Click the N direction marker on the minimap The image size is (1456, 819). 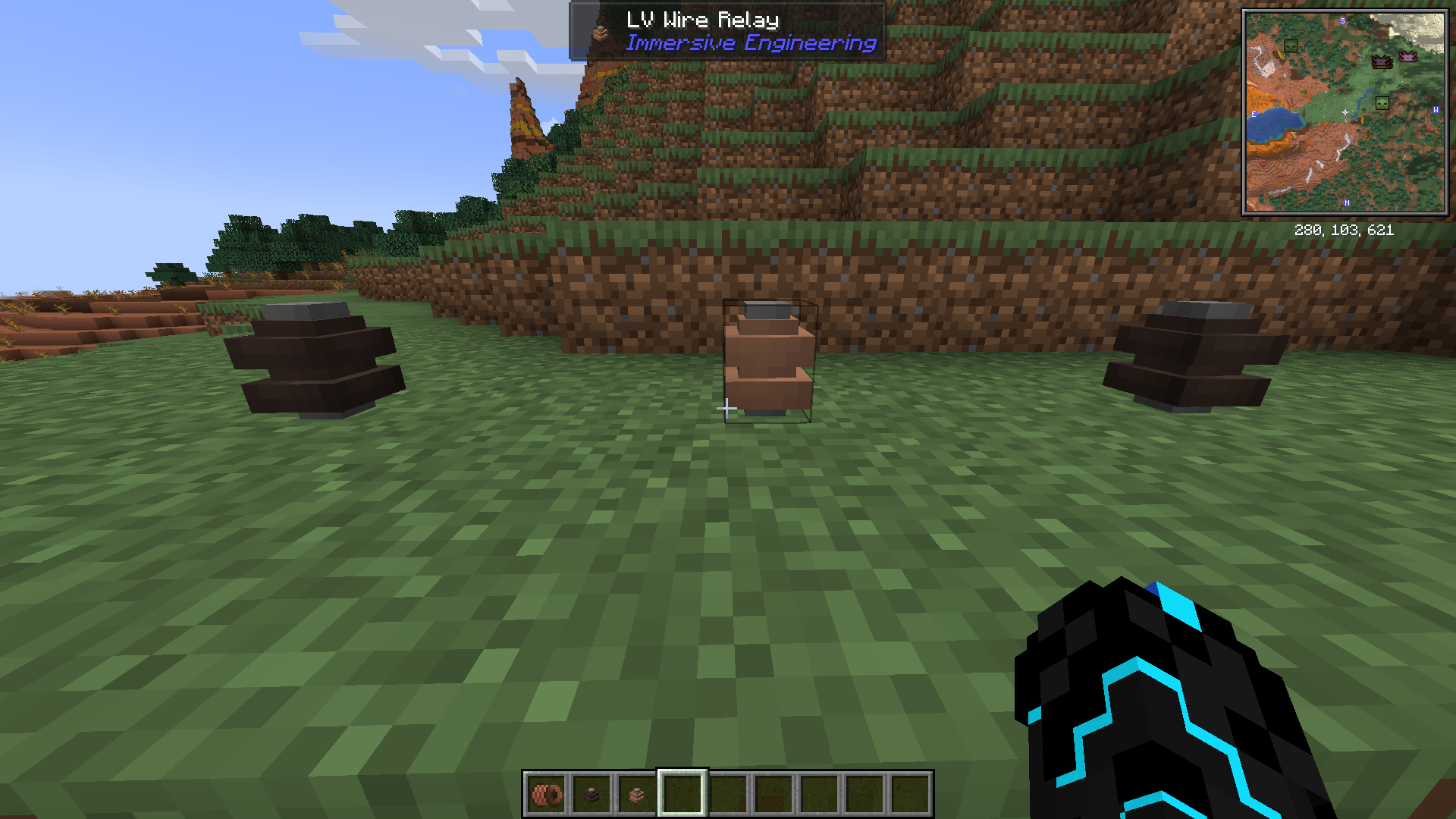tap(1346, 202)
